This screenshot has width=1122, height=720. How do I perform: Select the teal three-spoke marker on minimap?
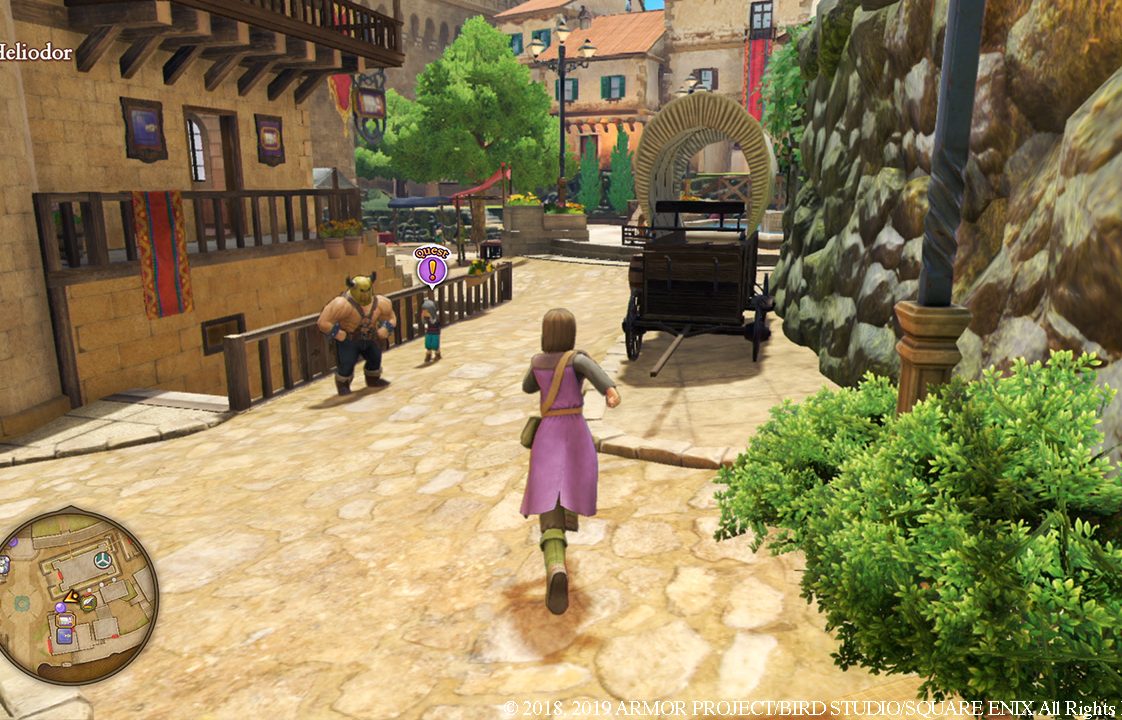[x=102, y=560]
